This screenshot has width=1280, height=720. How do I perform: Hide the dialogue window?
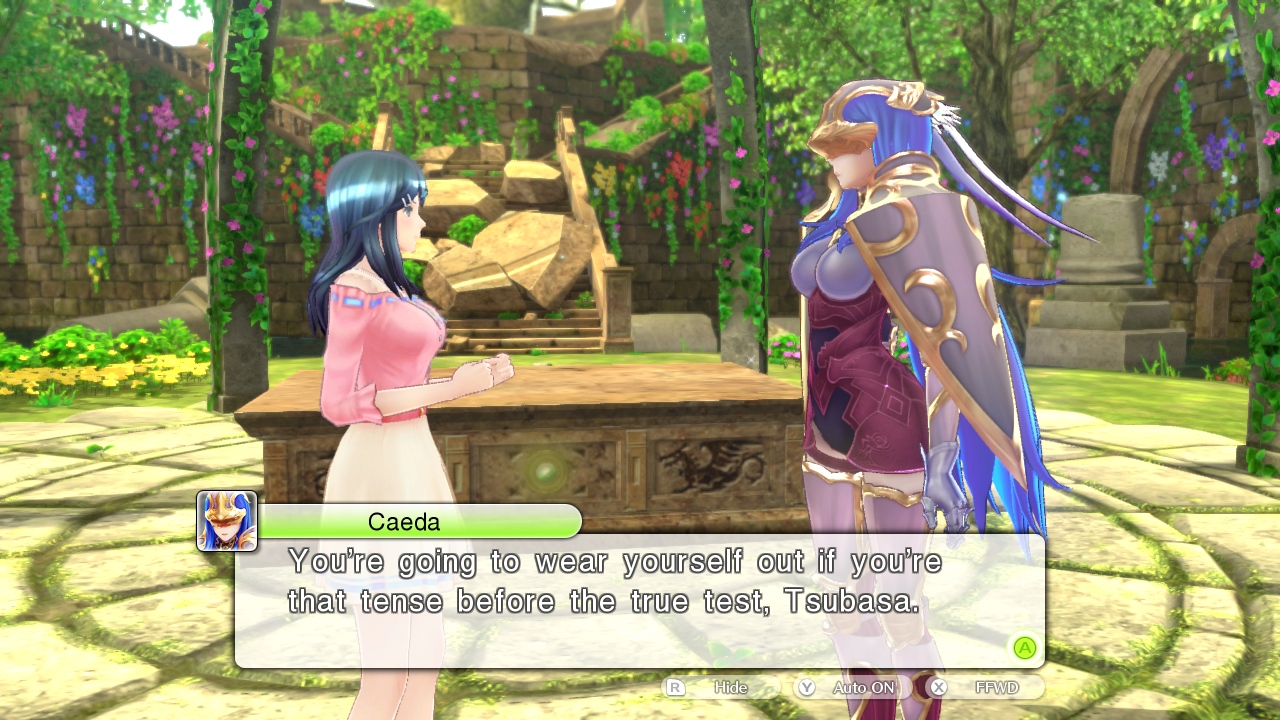pos(720,688)
